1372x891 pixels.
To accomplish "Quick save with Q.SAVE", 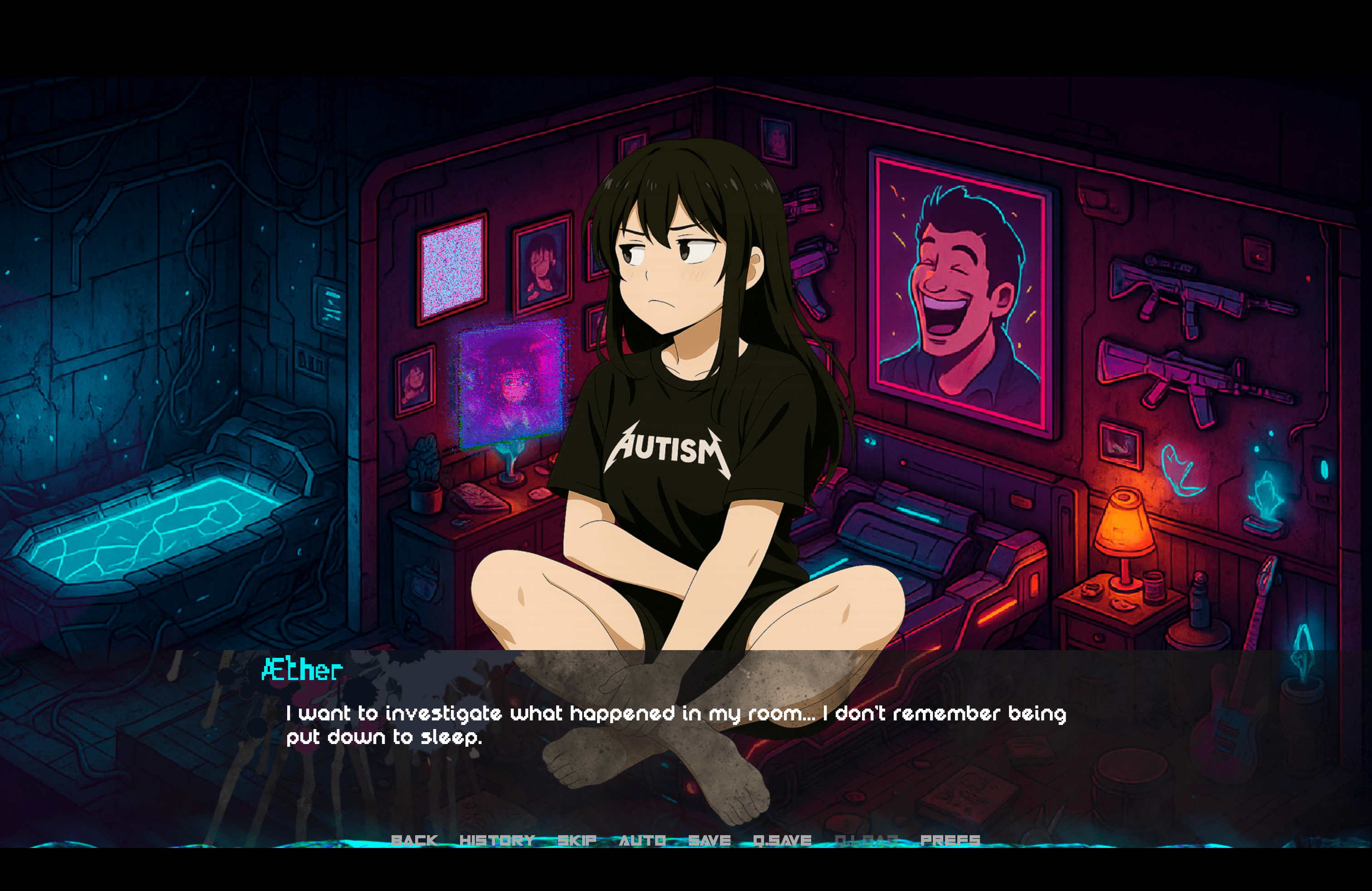I will point(782,840).
